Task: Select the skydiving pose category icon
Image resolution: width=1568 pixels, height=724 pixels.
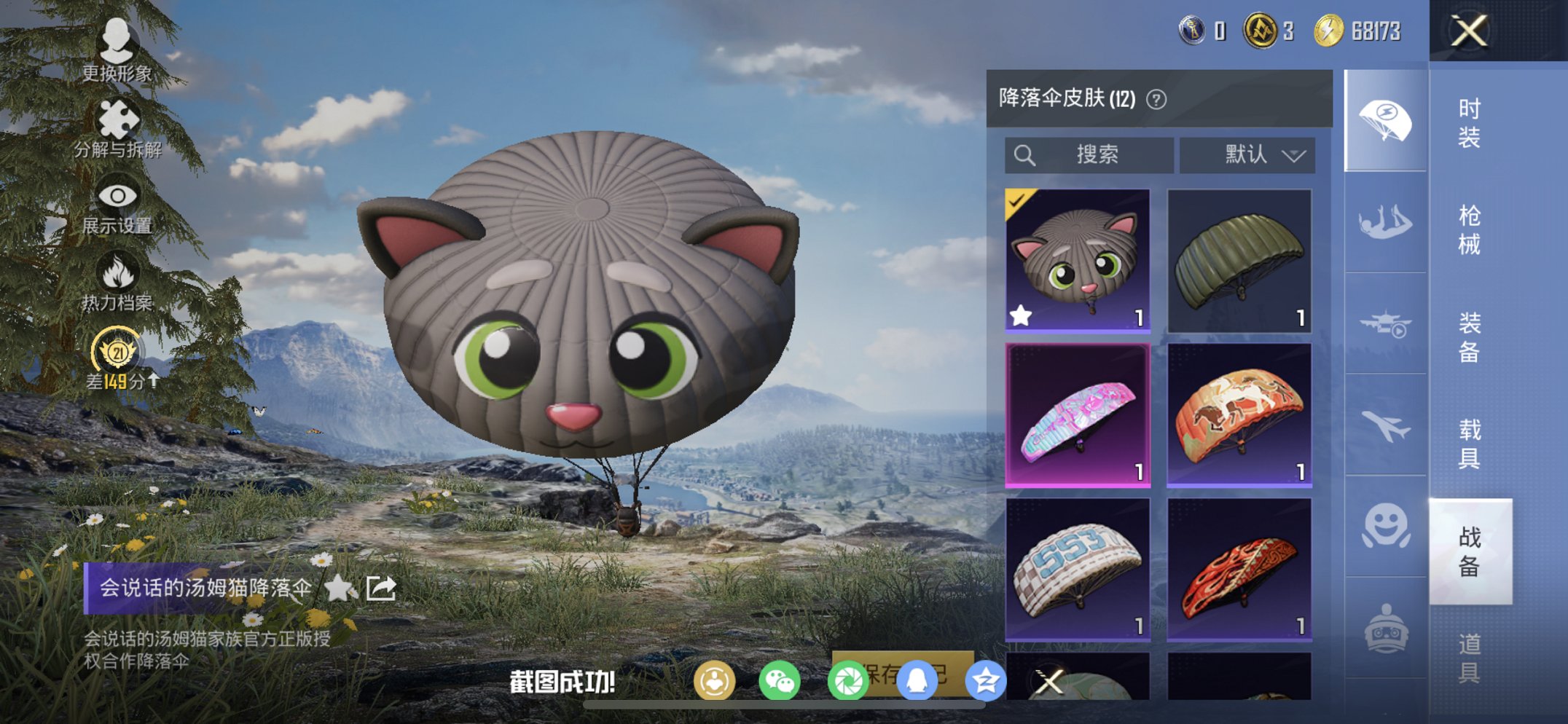Action: click(x=1384, y=219)
